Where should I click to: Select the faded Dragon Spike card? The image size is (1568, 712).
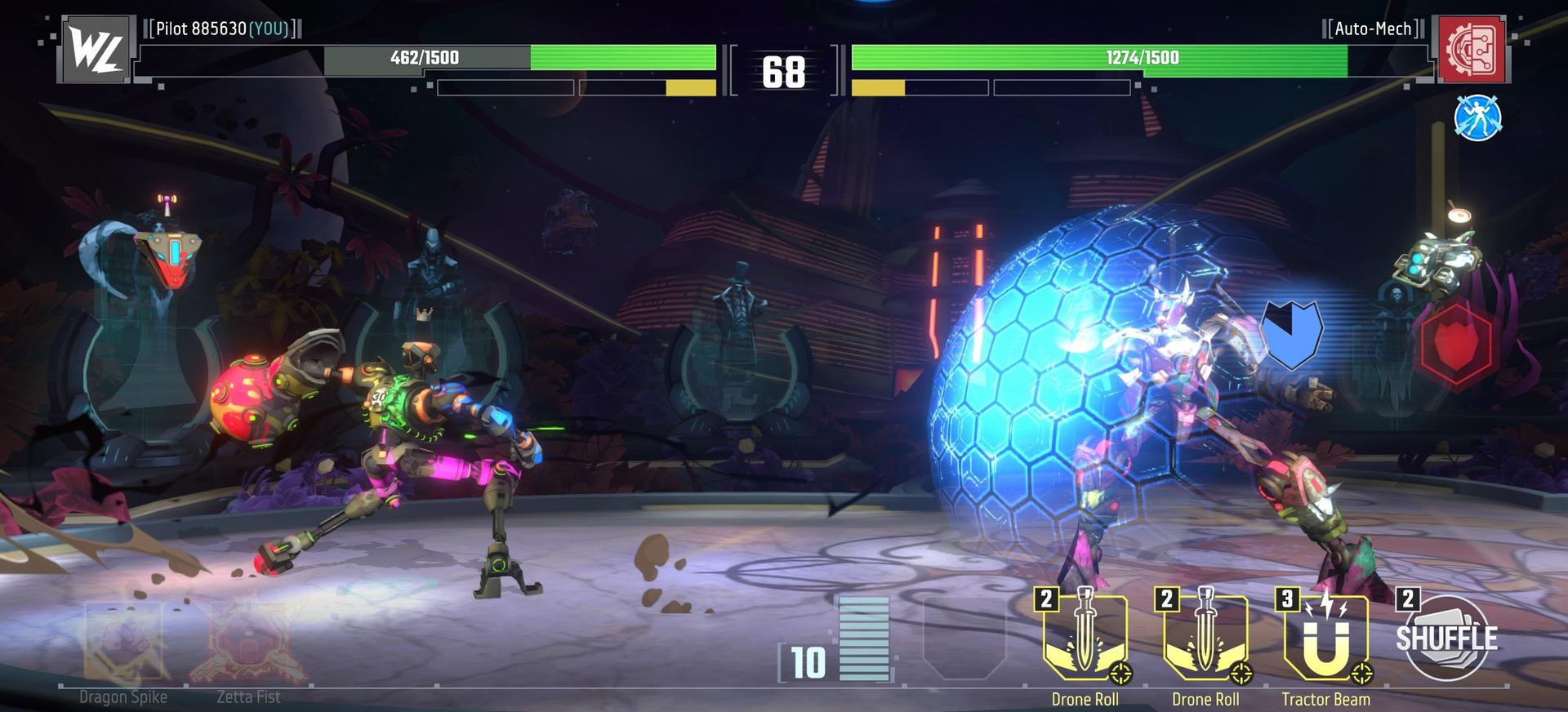click(x=123, y=641)
